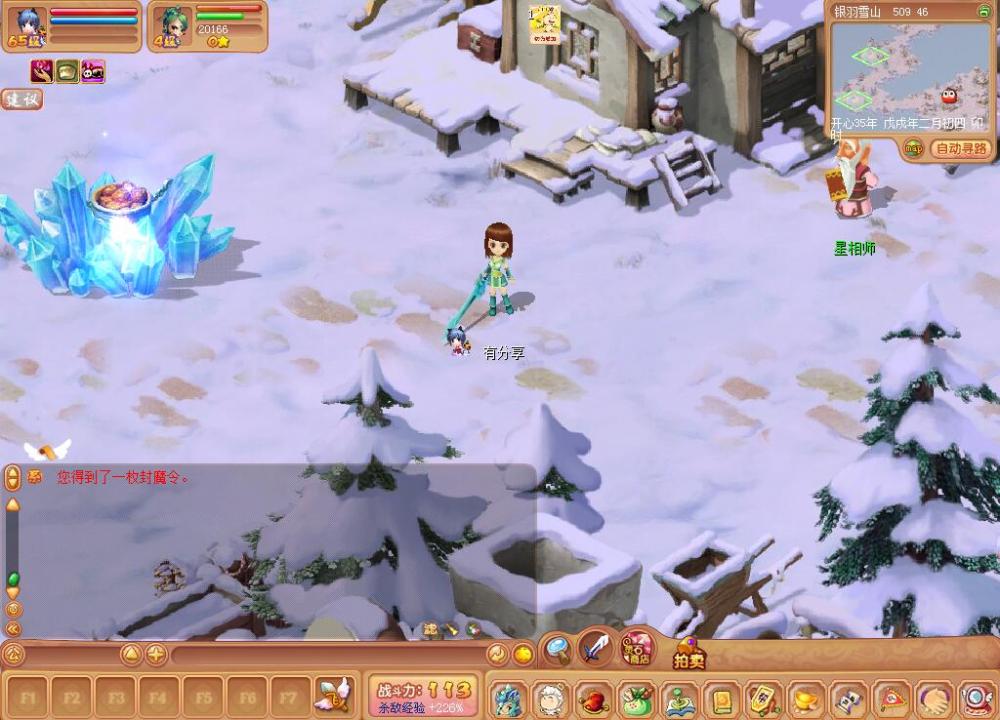
Task: Select the green-haired pet portrait
Action: 173,24
